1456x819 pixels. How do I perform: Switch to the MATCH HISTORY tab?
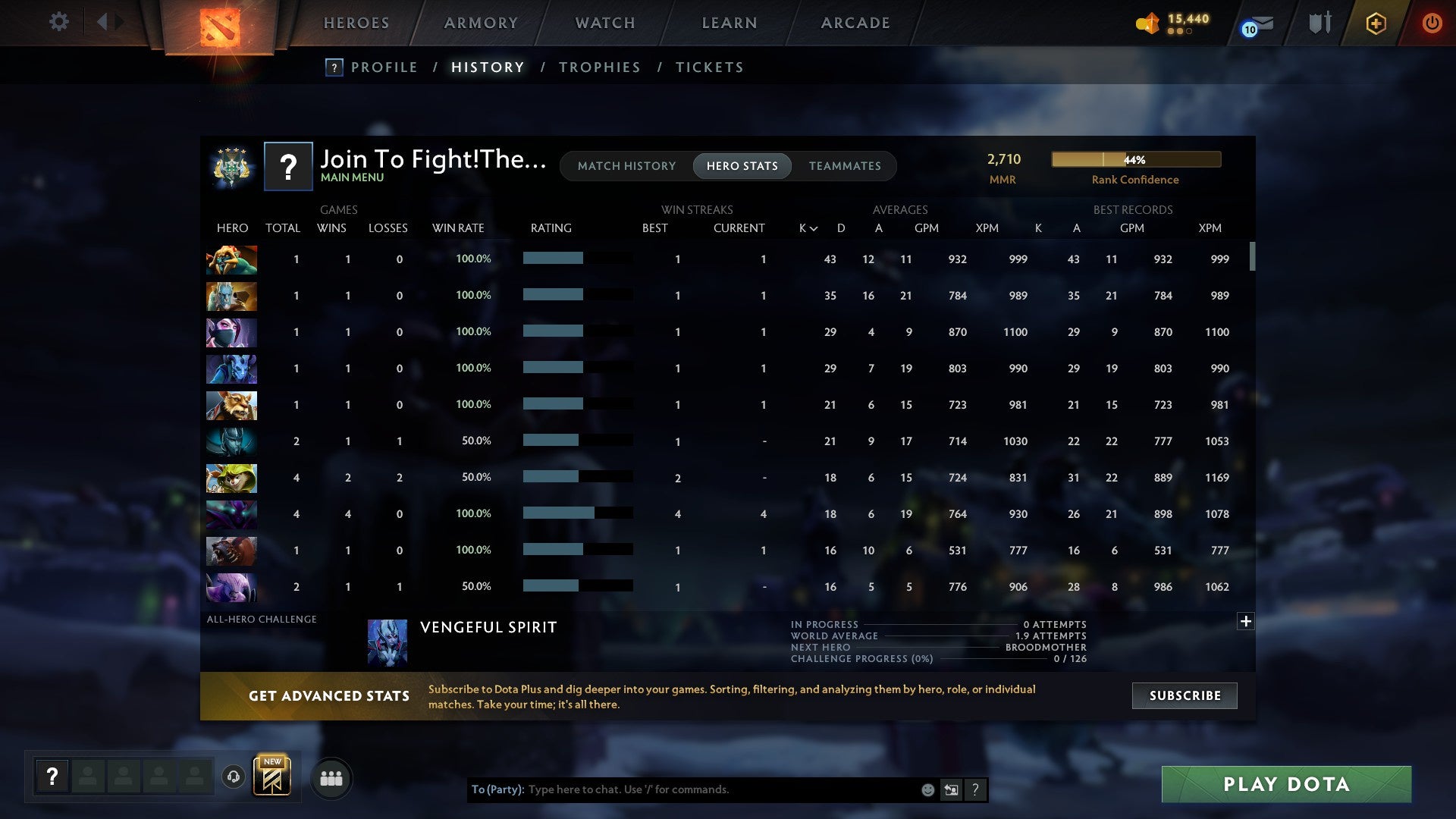click(x=626, y=166)
